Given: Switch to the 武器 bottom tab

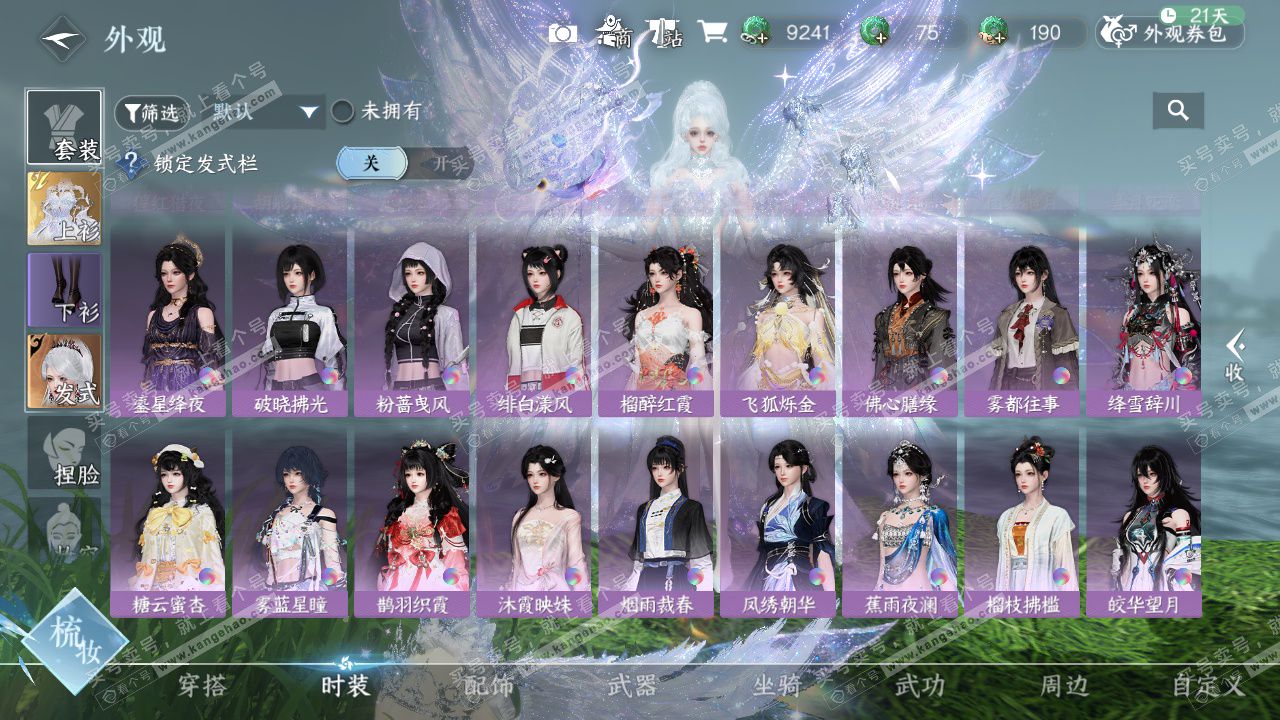Looking at the screenshot, I should [x=632, y=686].
